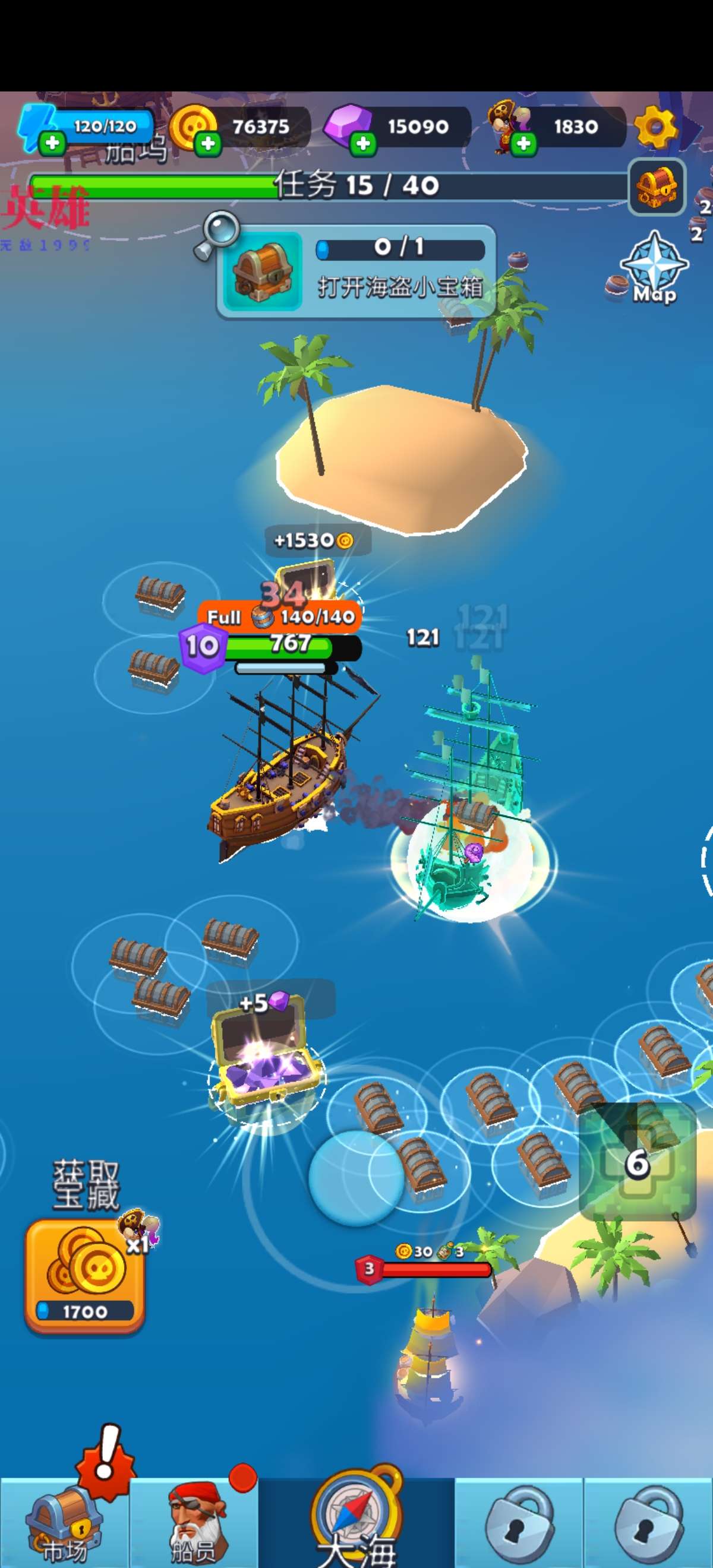Inspect quest with the magnifying glass
This screenshot has height=1568, width=713.
[x=217, y=234]
